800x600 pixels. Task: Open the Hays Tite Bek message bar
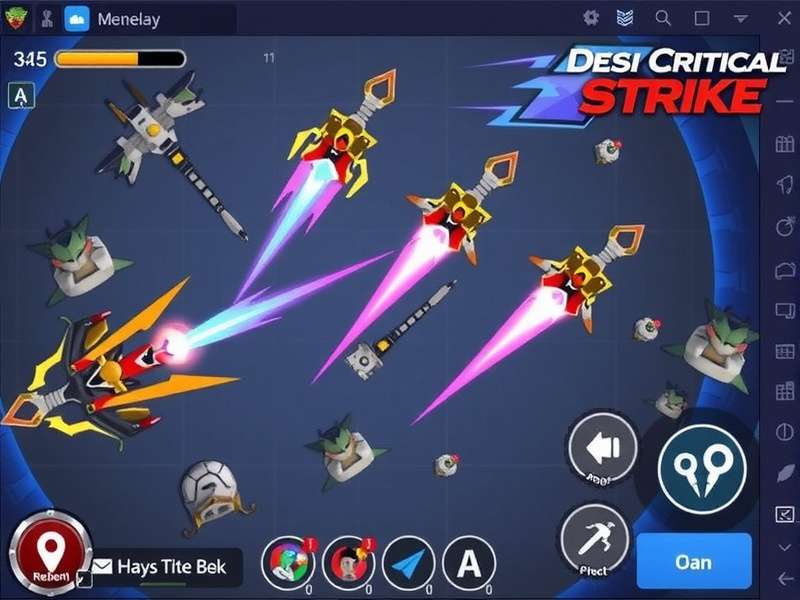[167, 568]
